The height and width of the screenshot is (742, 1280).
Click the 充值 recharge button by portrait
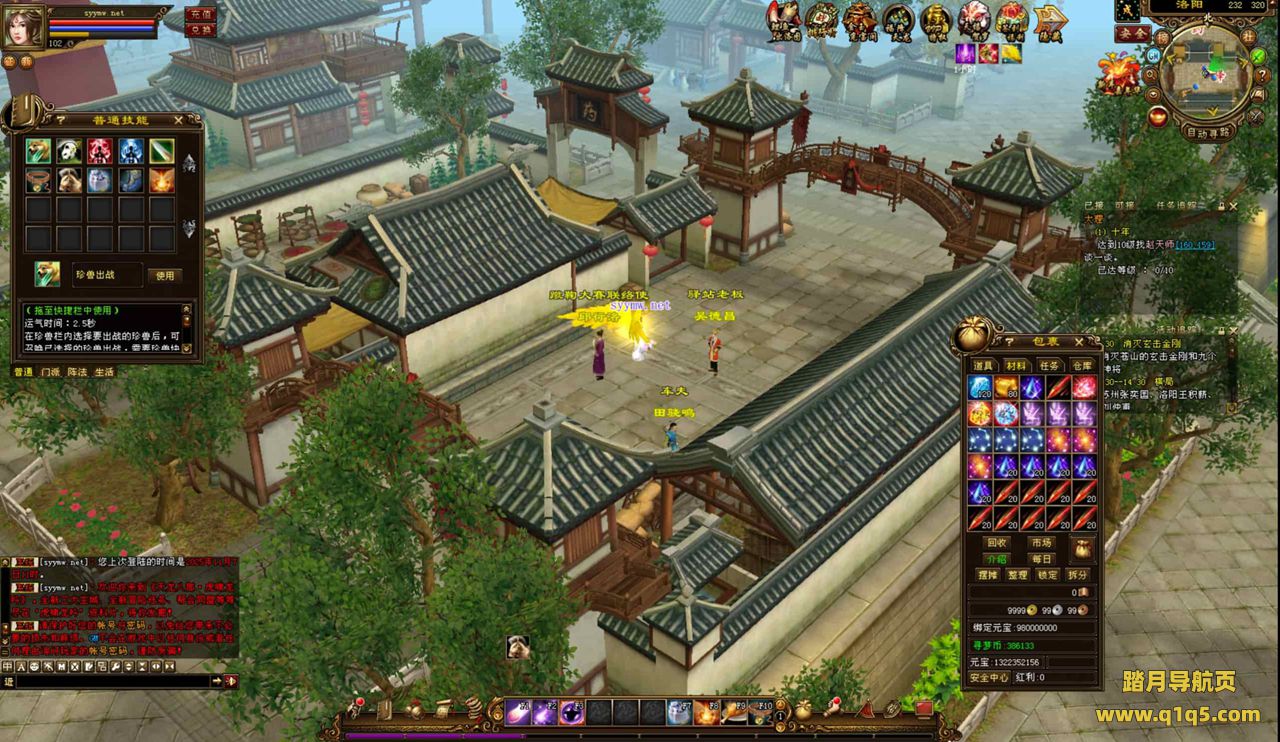(201, 14)
